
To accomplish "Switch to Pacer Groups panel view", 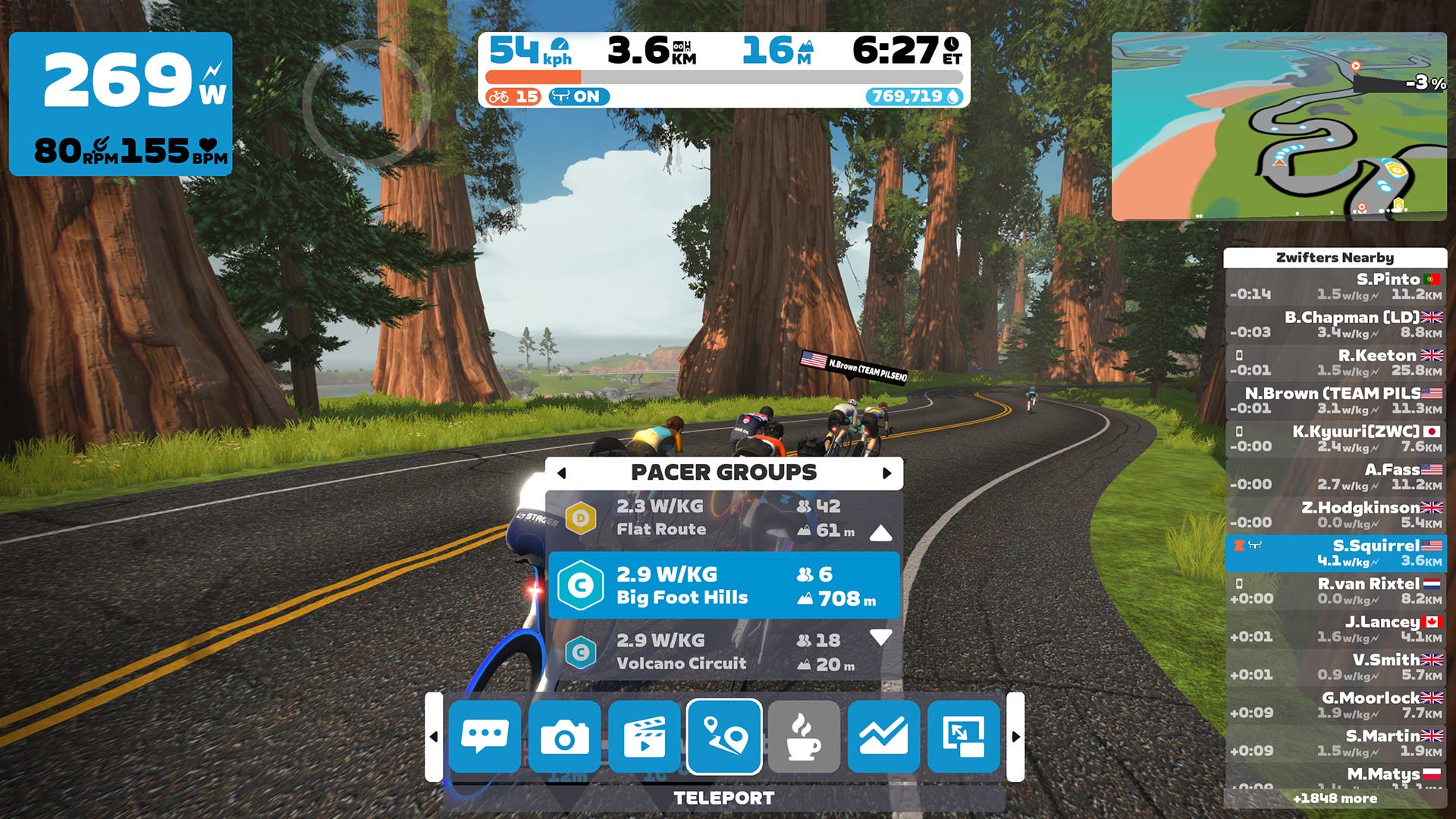I will [725, 472].
